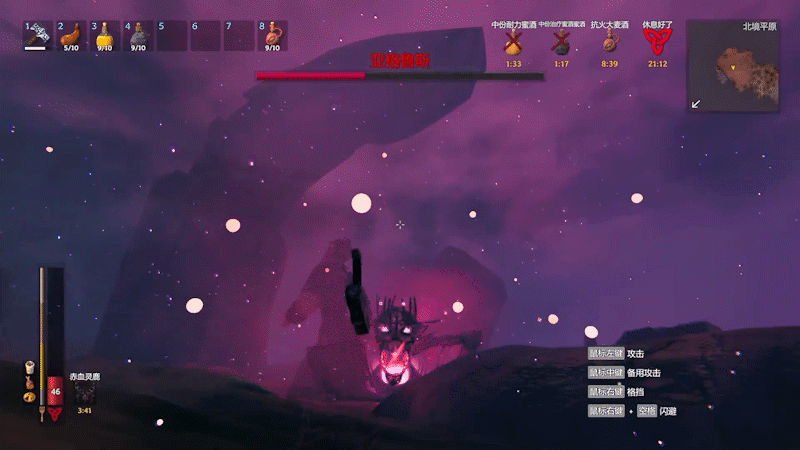Viewport: 800px width, 450px height.
Task: Click the 抗火大麦酒 fire resistance status icon
Action: pos(609,42)
